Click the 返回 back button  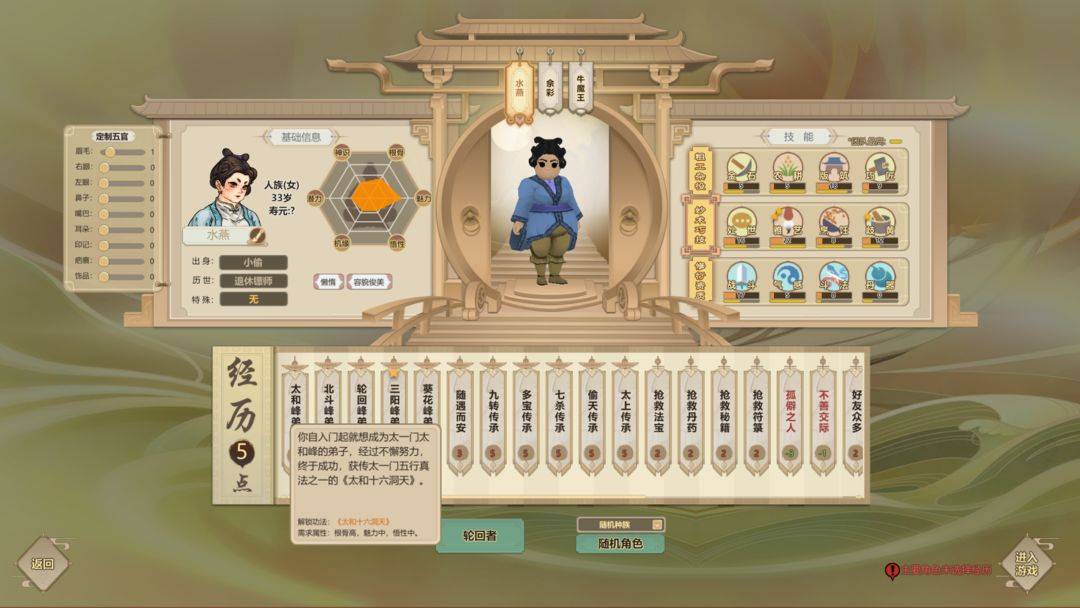click(x=42, y=563)
